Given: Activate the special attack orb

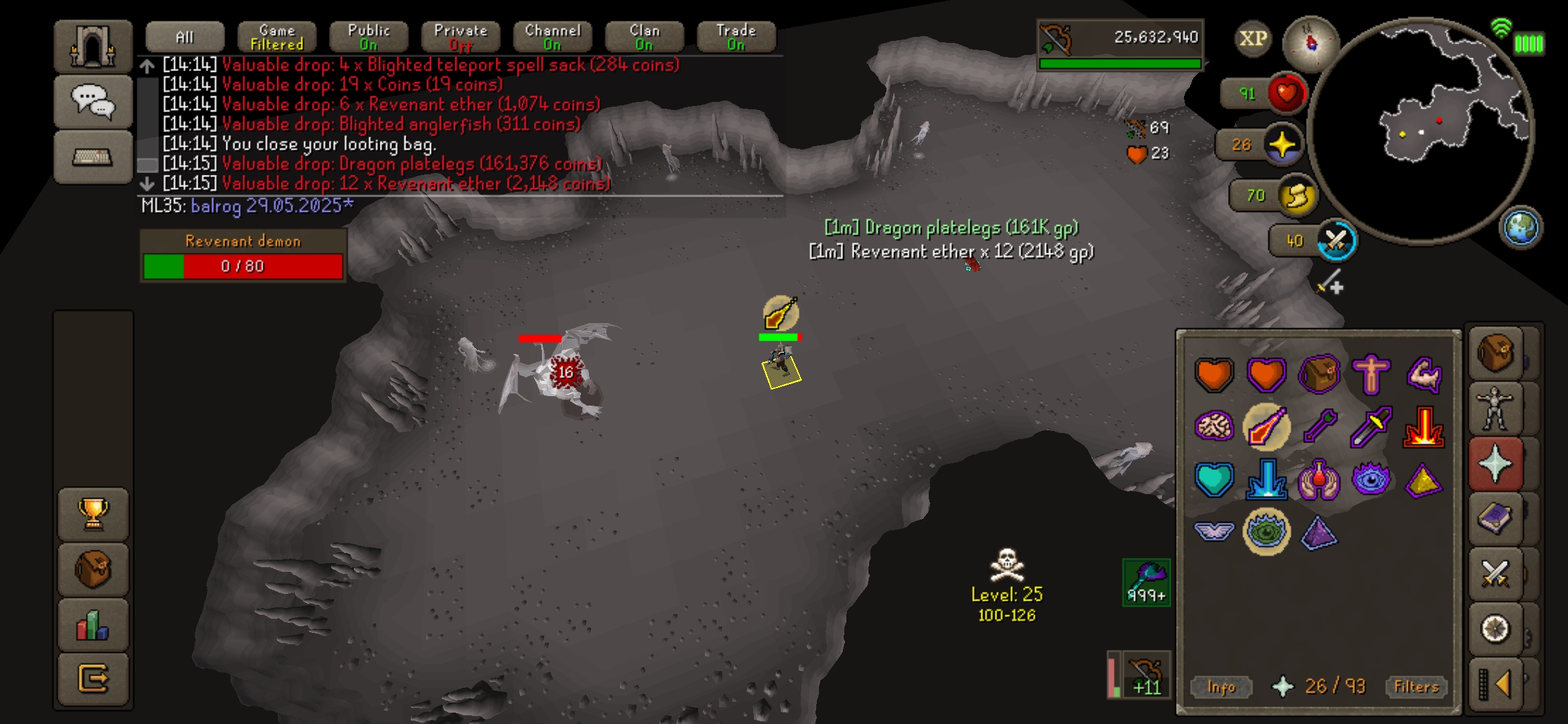Looking at the screenshot, I should [1336, 241].
